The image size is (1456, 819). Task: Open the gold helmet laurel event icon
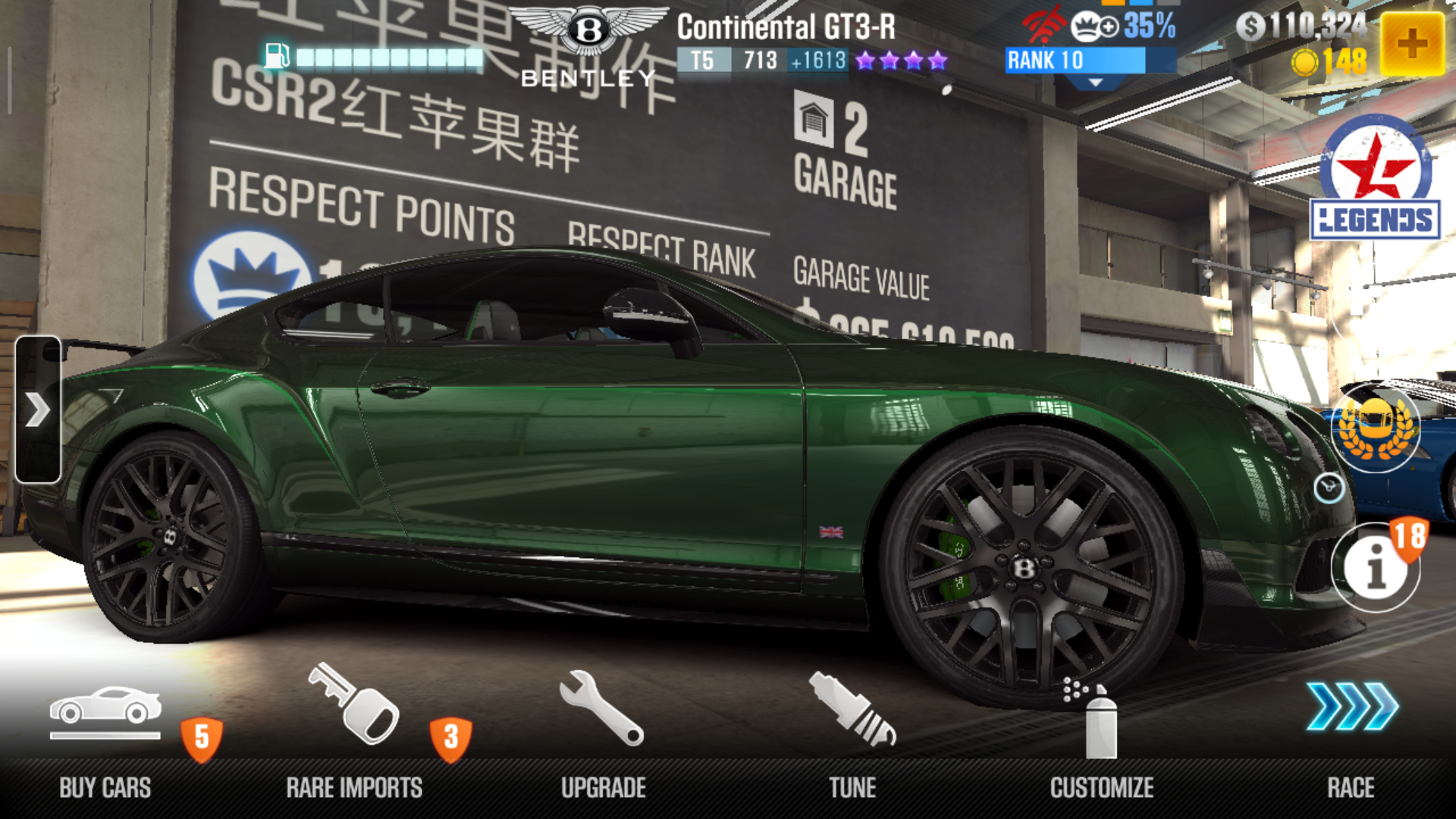tap(1376, 428)
